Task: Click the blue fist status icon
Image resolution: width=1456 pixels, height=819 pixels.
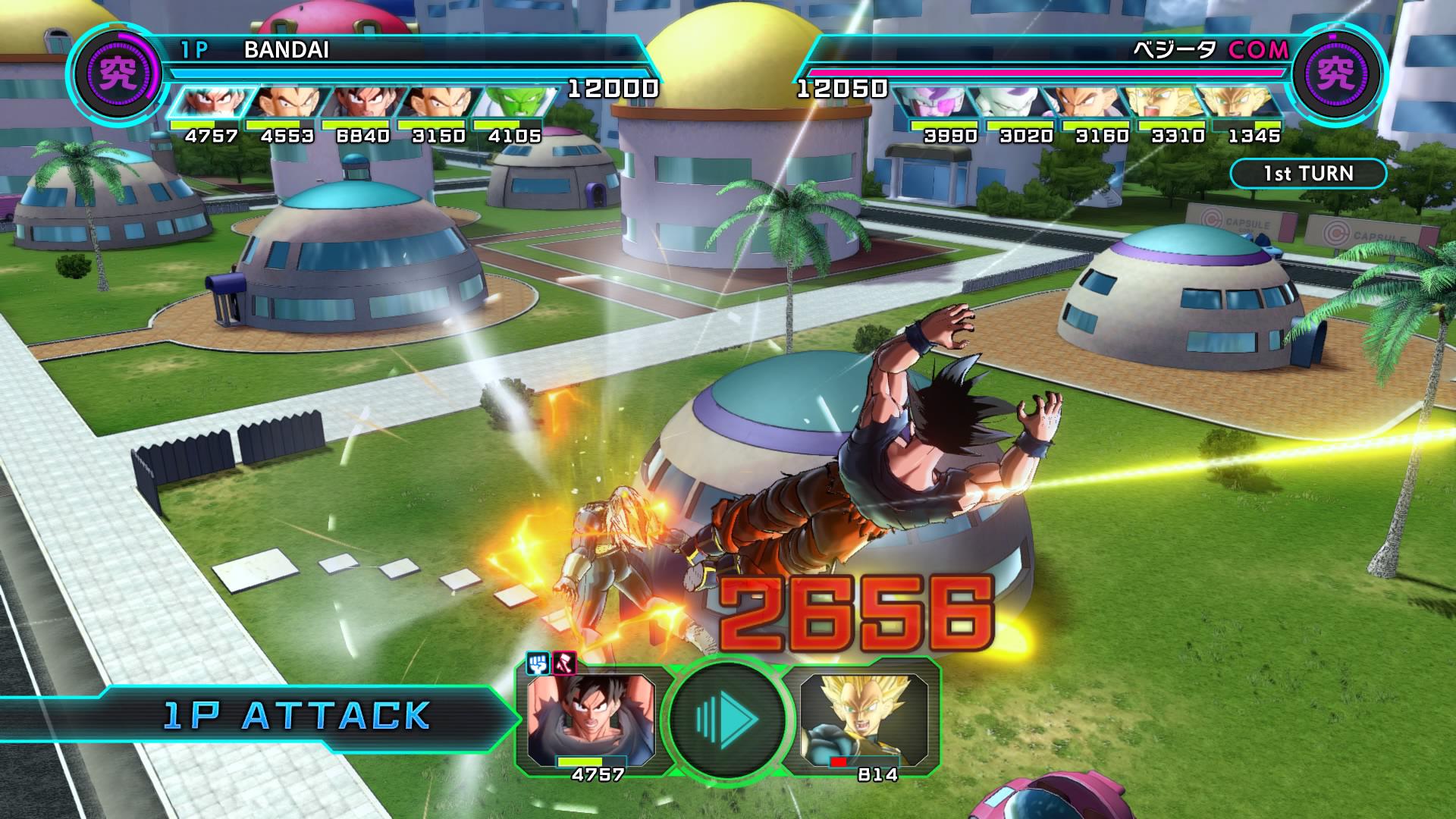Action: coord(538,664)
